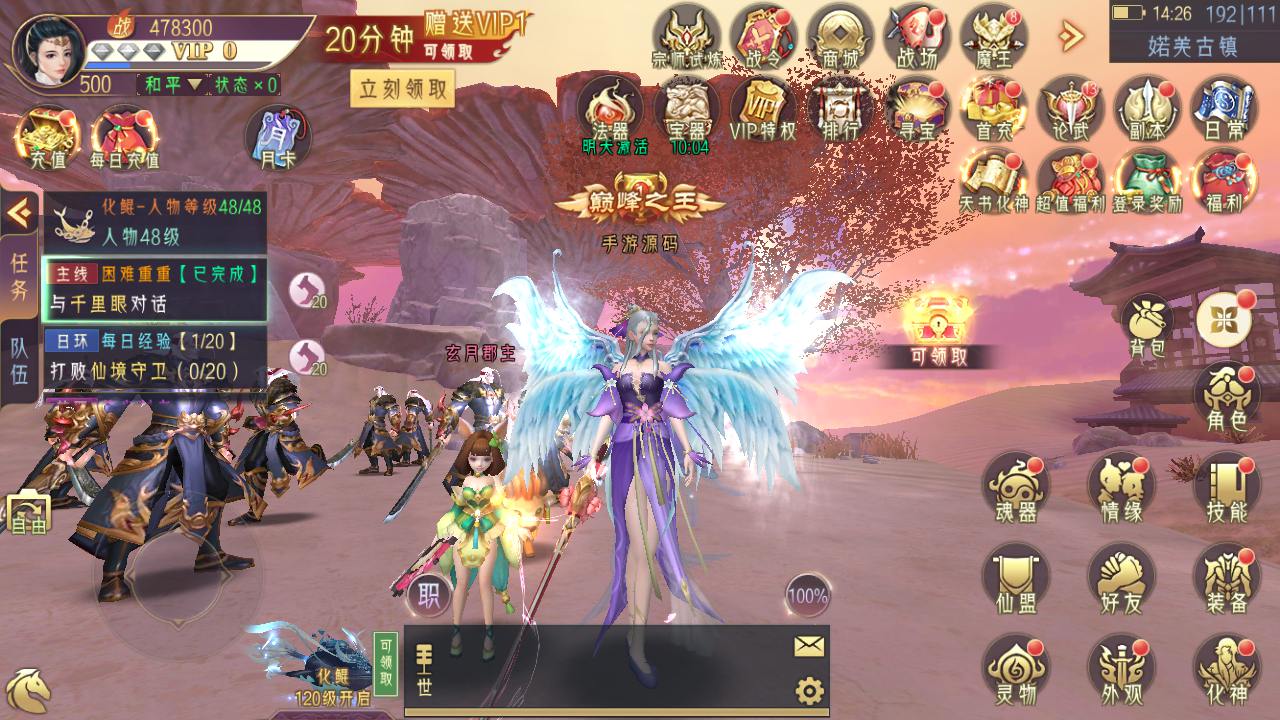Claim the VIP reward with 立刻领取
This screenshot has height=720, width=1280.
[x=402, y=90]
